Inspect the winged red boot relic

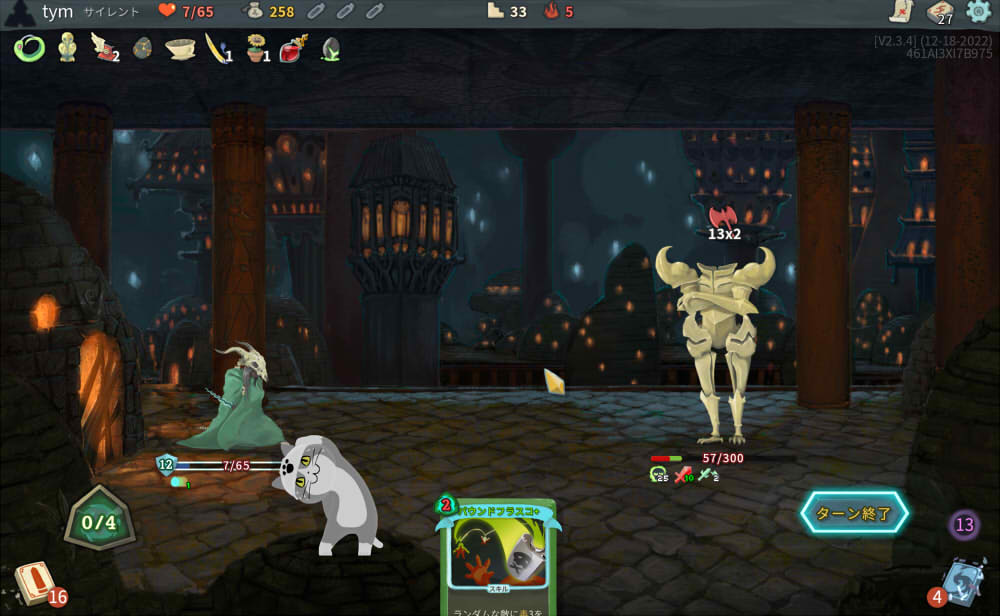(x=104, y=47)
